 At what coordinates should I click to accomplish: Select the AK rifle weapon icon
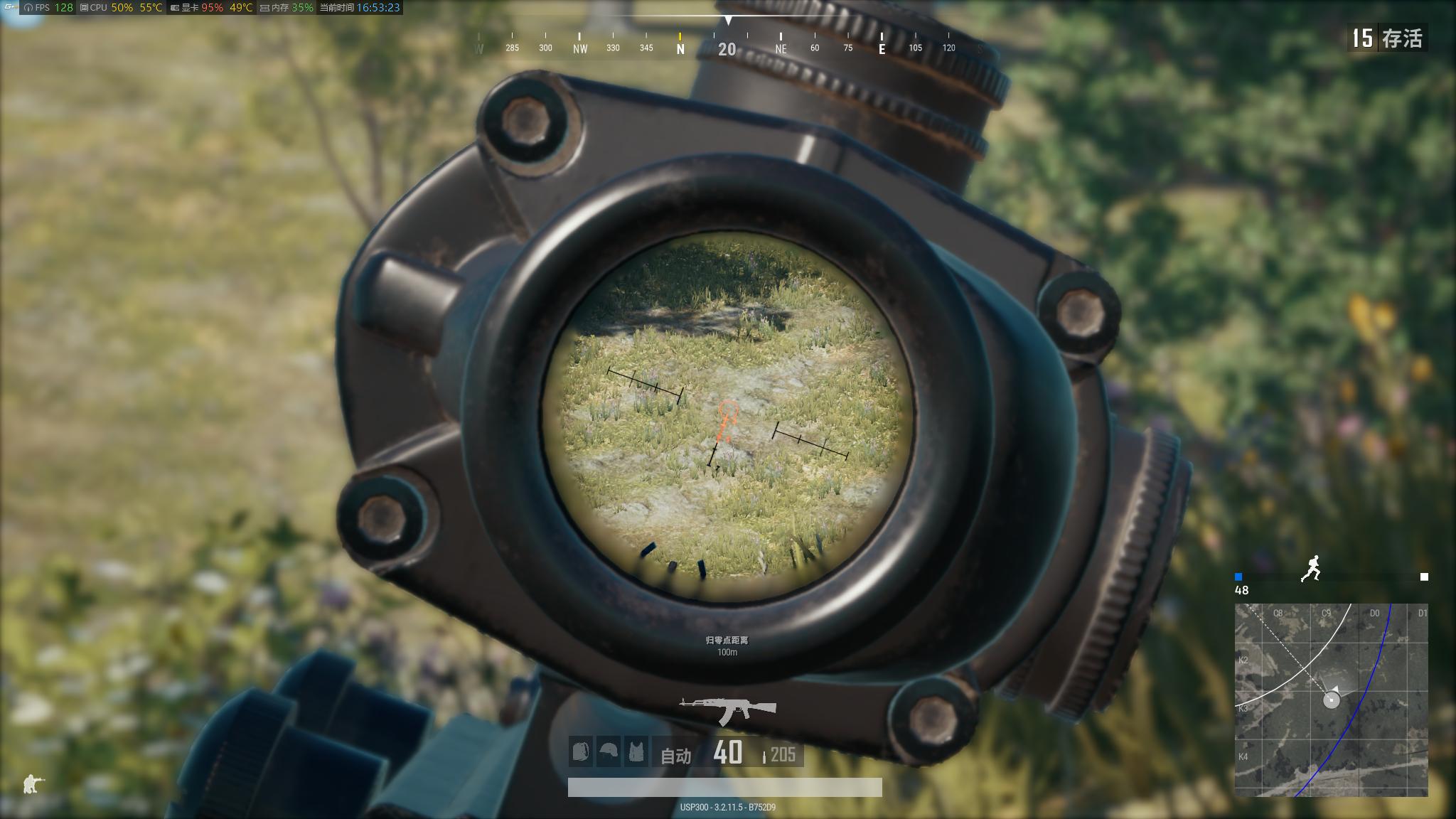[x=727, y=707]
